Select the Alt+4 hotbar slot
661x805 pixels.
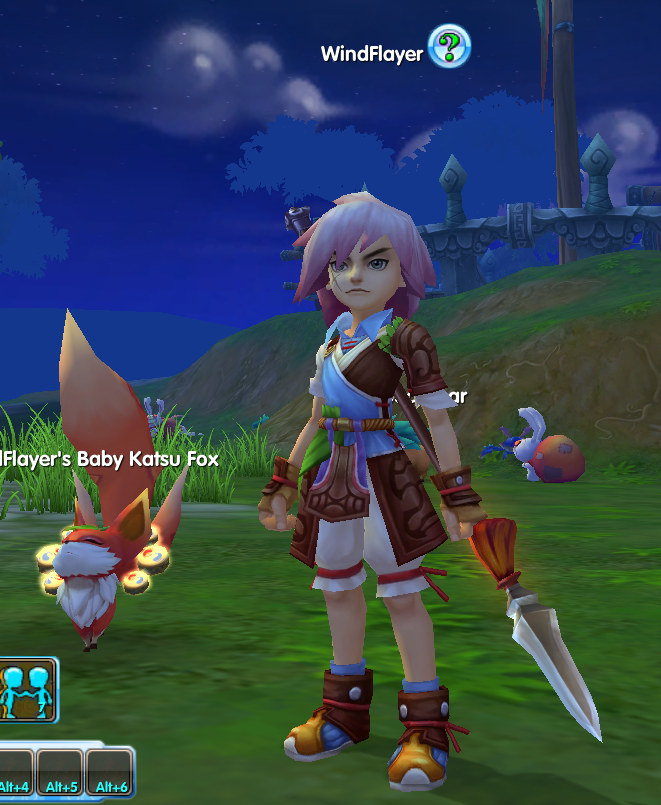point(14,773)
